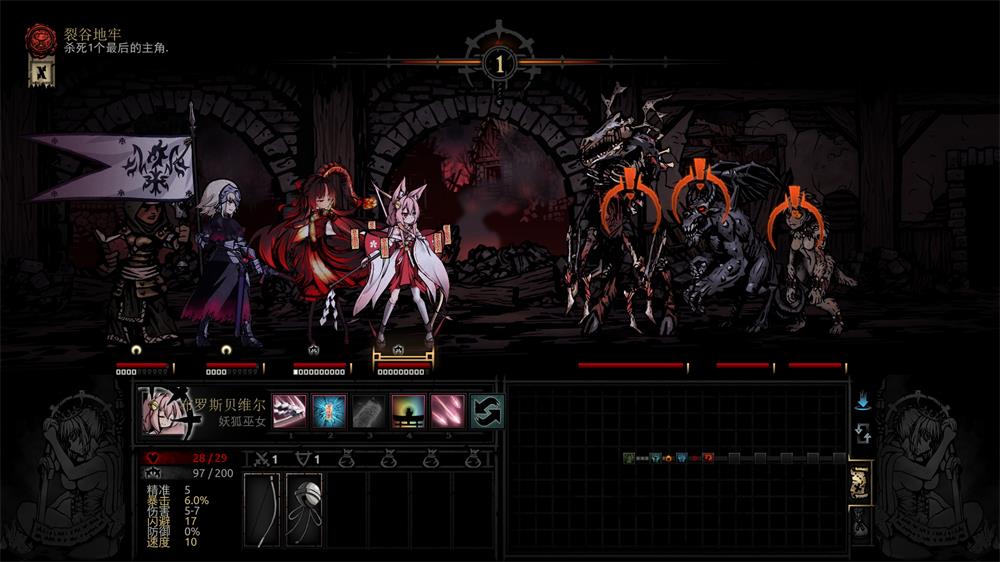Switch to the dark inventory bag tab
Screen dimensions: 1000x562
tap(860, 521)
